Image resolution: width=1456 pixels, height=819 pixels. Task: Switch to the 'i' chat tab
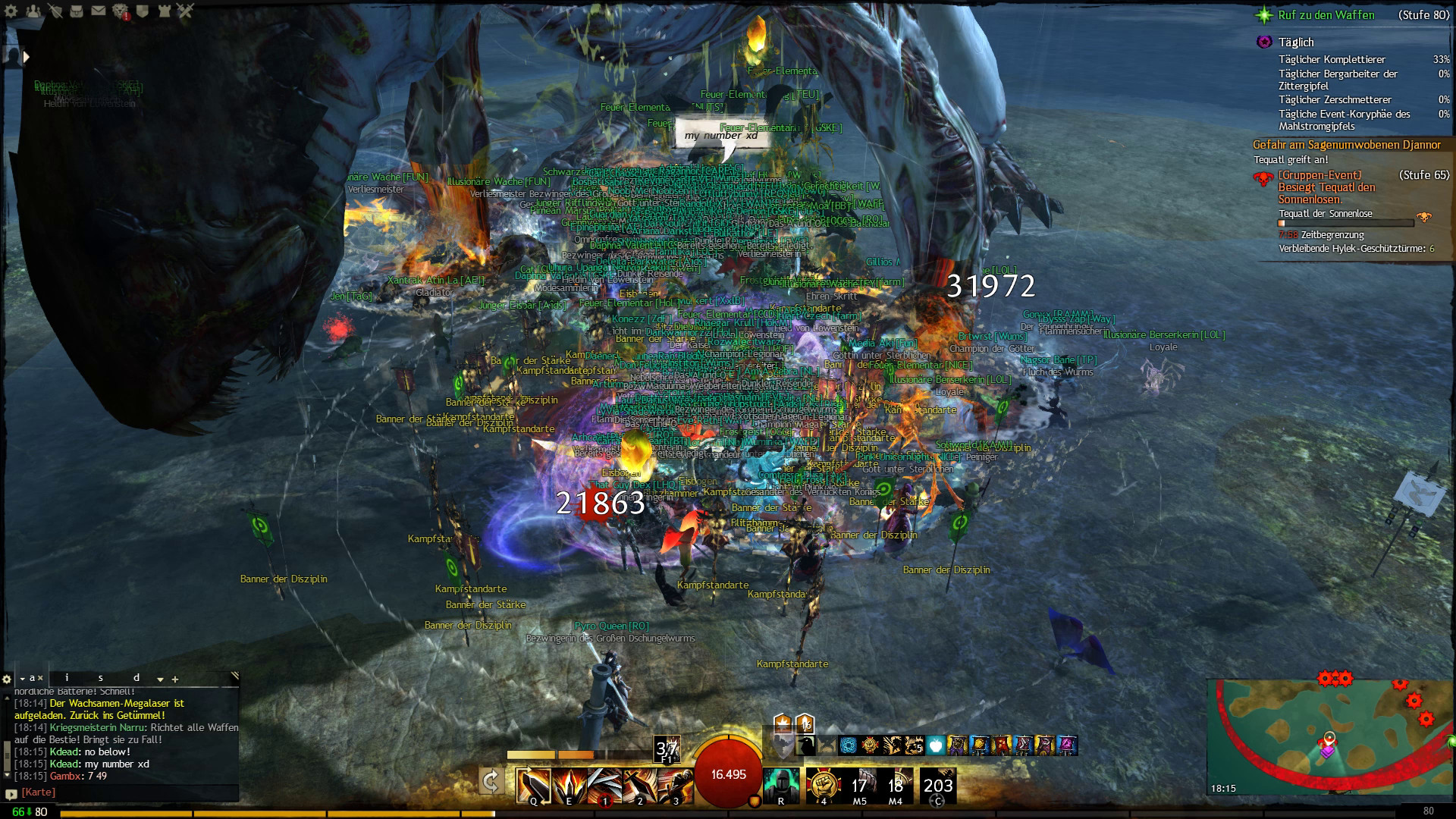pos(67,678)
